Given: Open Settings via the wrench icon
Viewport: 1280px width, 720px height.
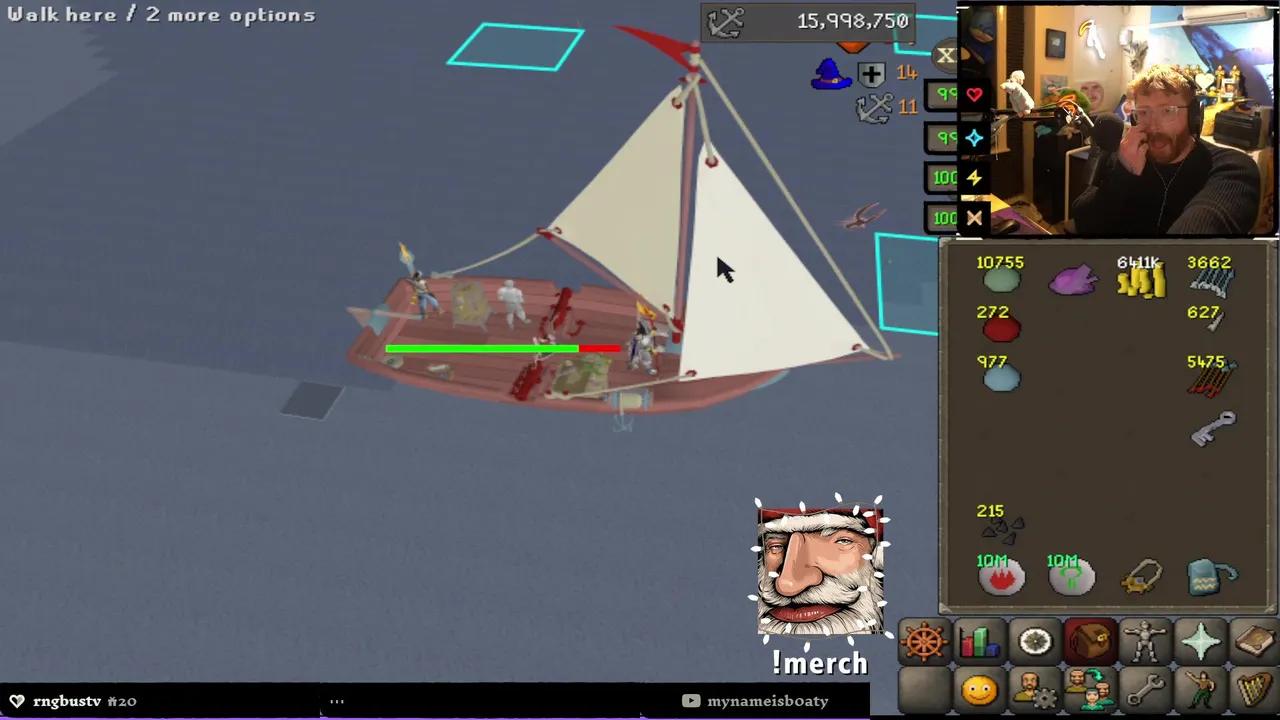Looking at the screenshot, I should click(1147, 690).
